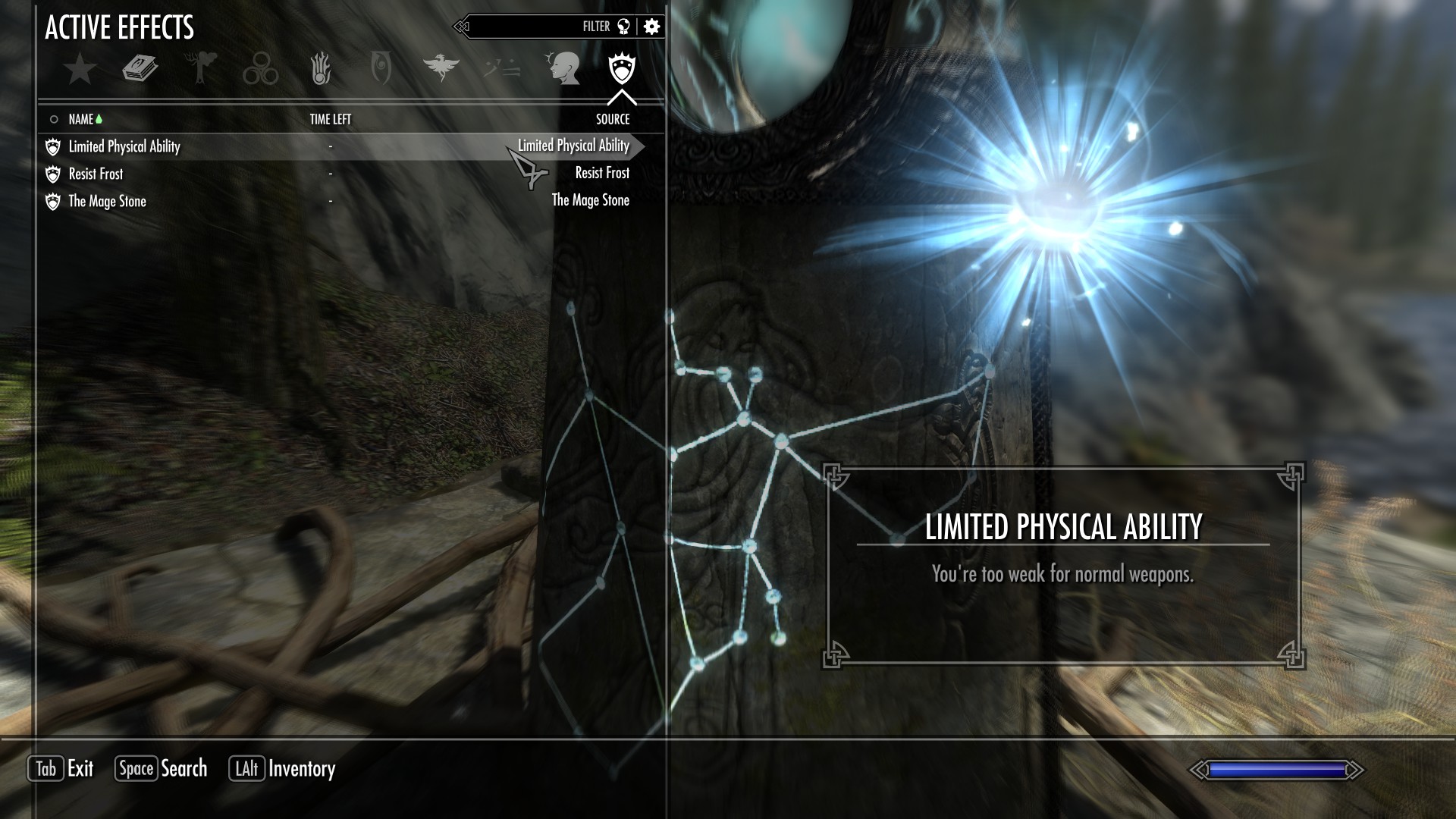The image size is (1456, 819).
Task: Open the Shouts category tab
Action: coord(501,69)
